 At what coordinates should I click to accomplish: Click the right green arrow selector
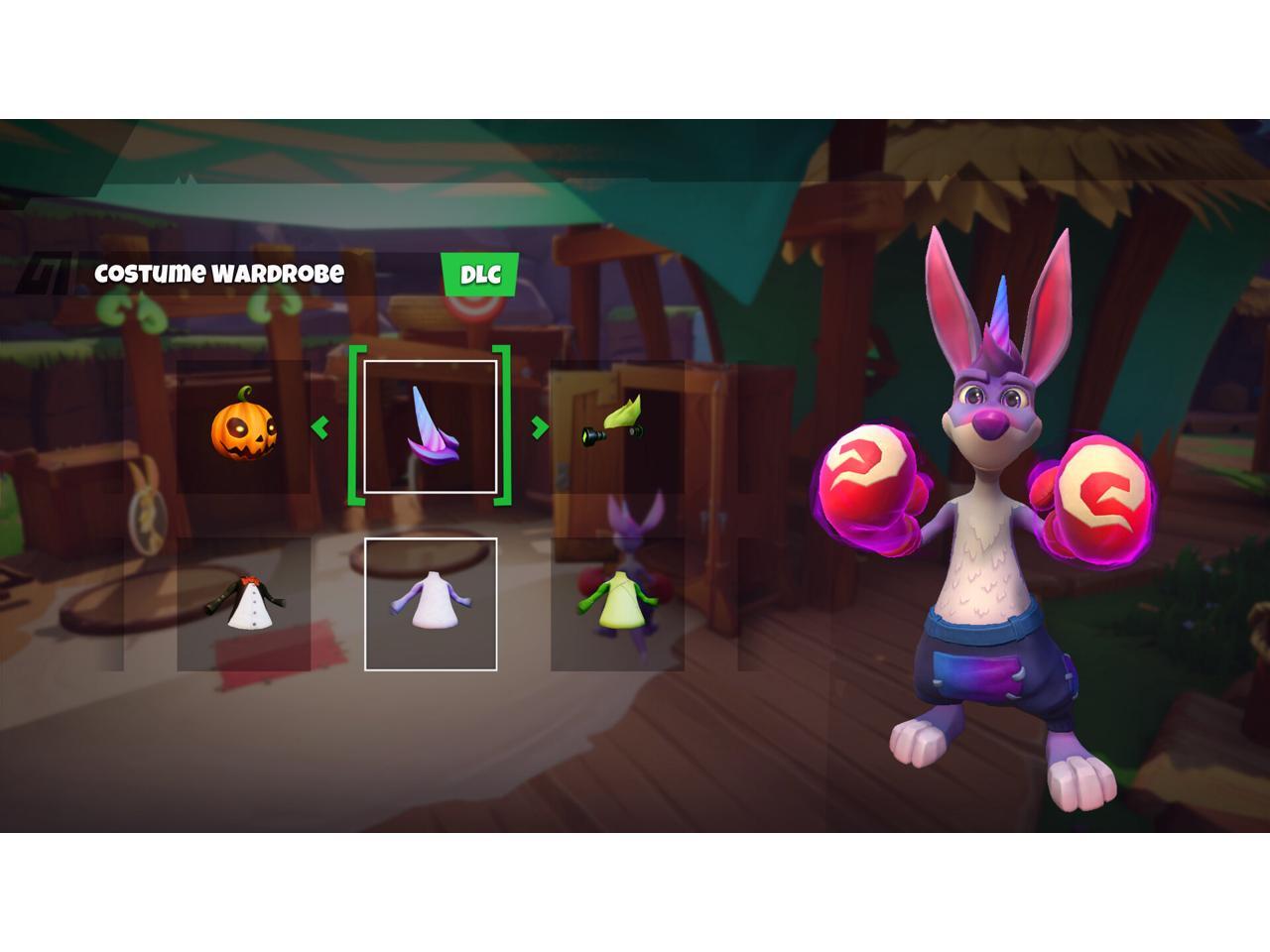pyautogui.click(x=540, y=427)
